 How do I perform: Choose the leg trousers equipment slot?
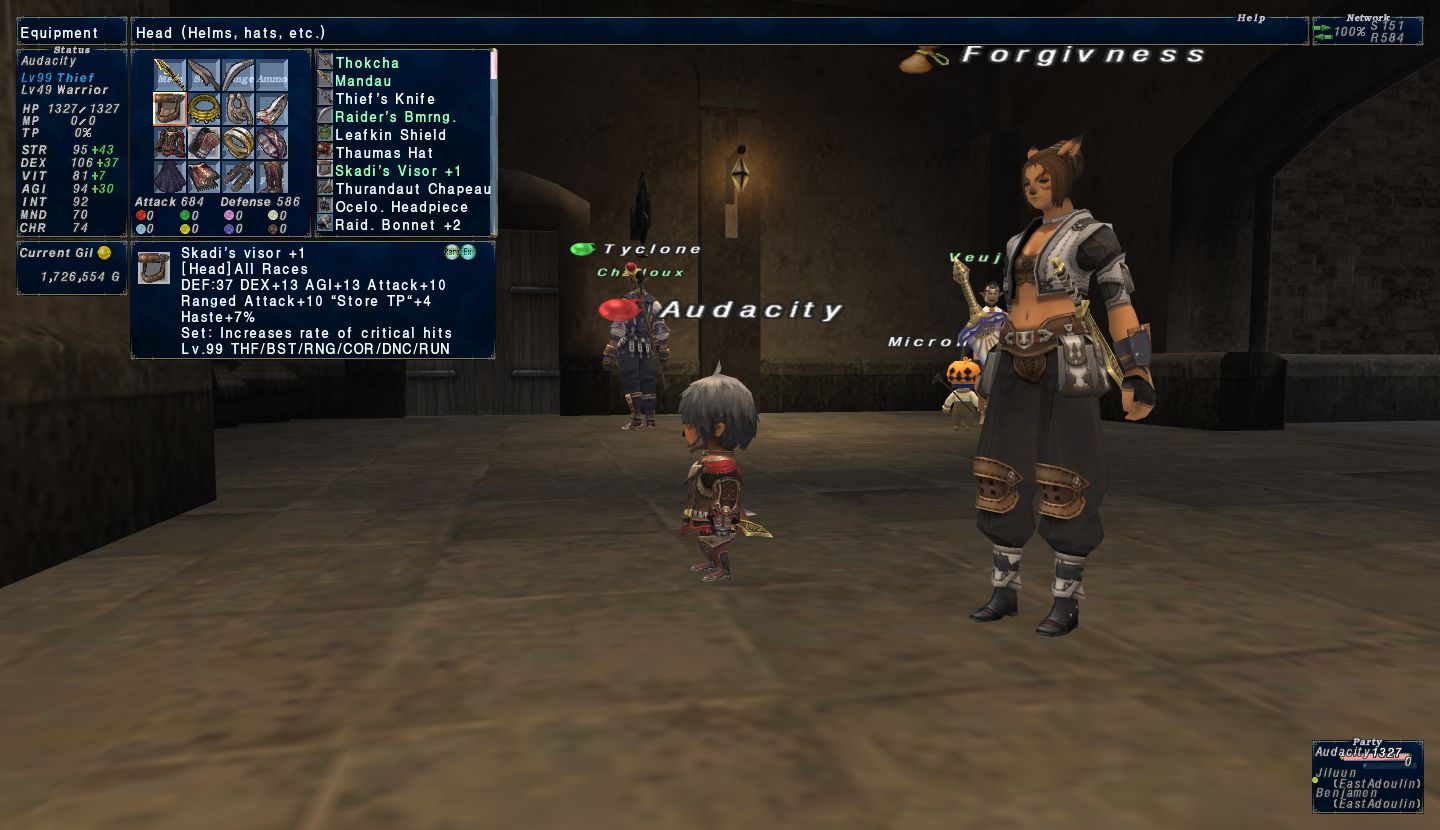[238, 177]
